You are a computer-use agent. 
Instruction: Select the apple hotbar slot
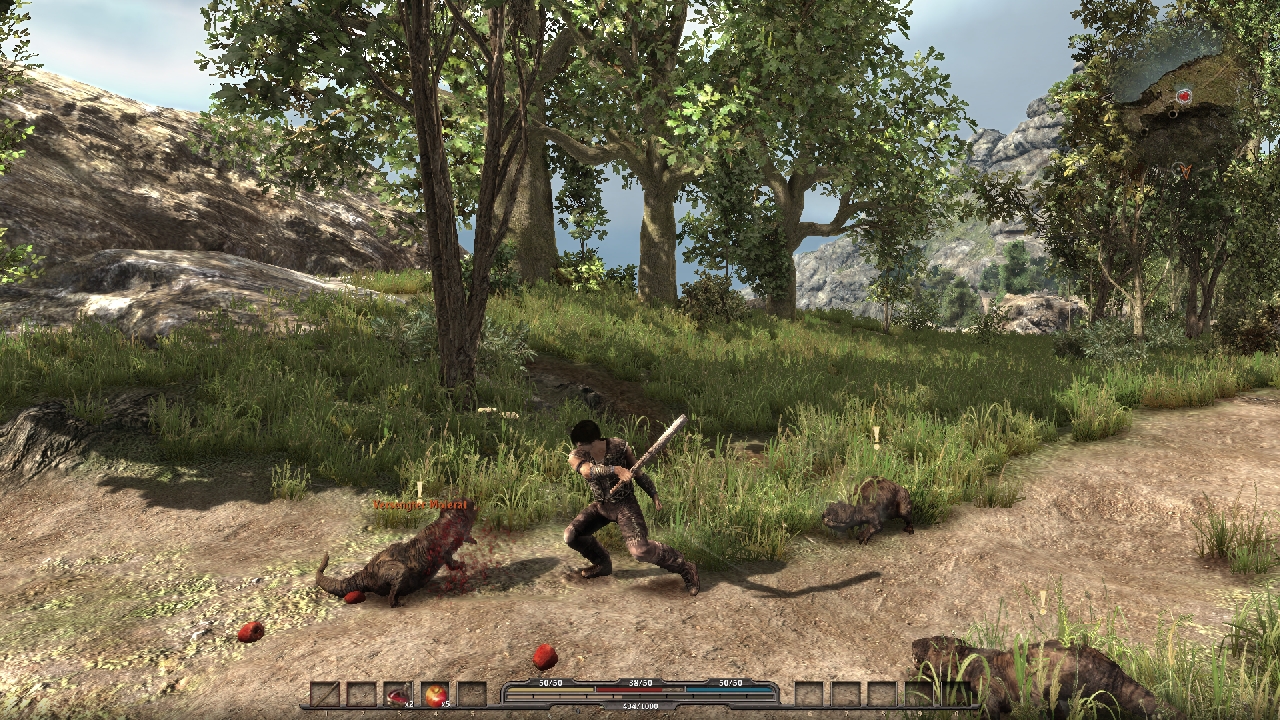tap(435, 694)
